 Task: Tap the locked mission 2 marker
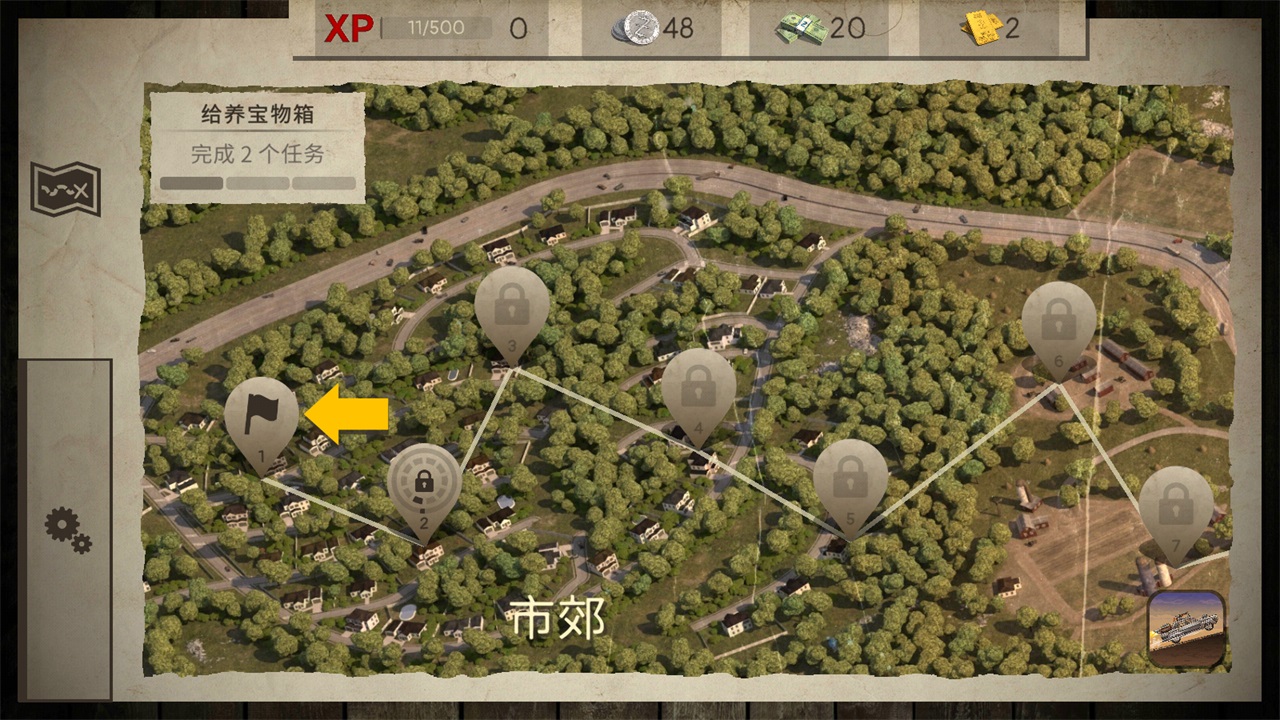tap(424, 485)
